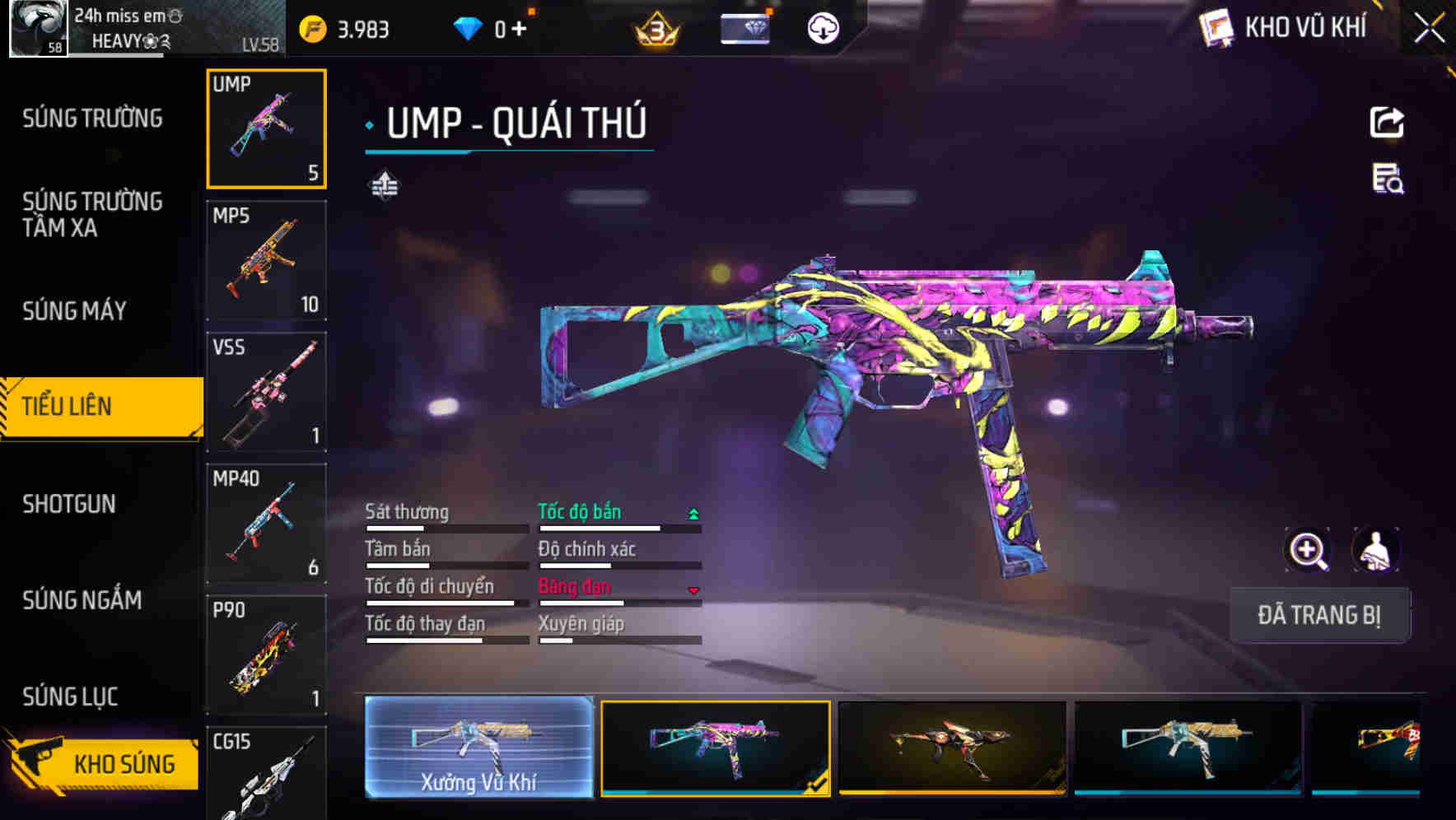Viewport: 1456px width, 820px height.
Task: Select the MP40 weapon tile
Action: coord(266,524)
